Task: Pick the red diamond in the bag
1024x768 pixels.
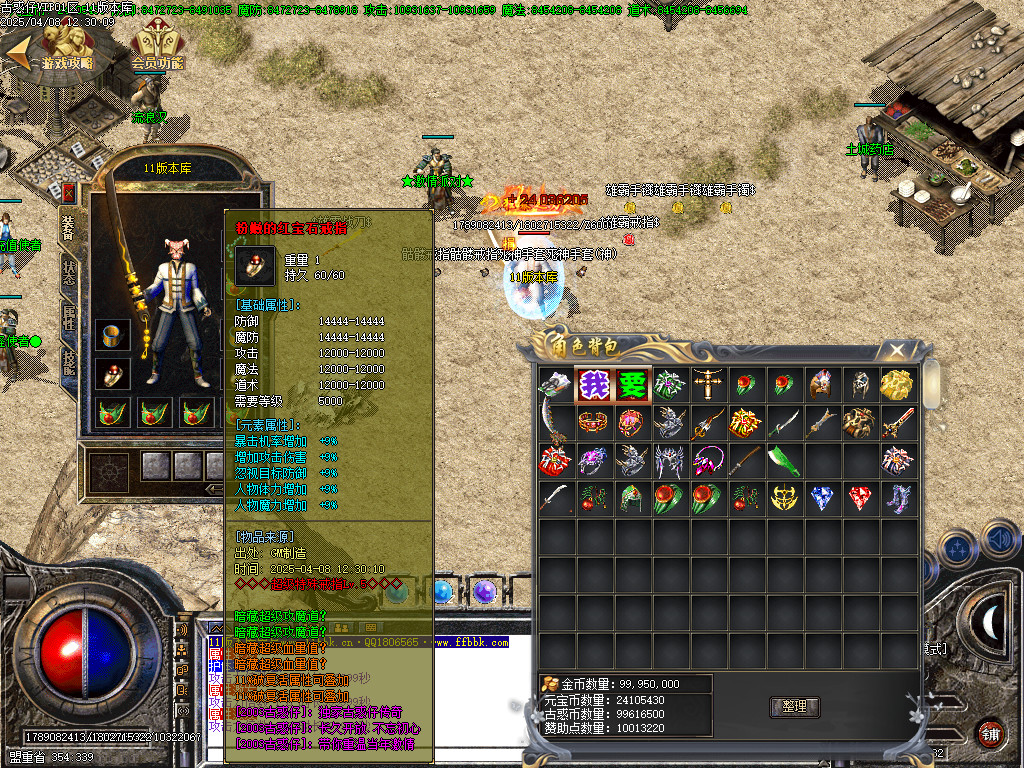Action: point(859,497)
